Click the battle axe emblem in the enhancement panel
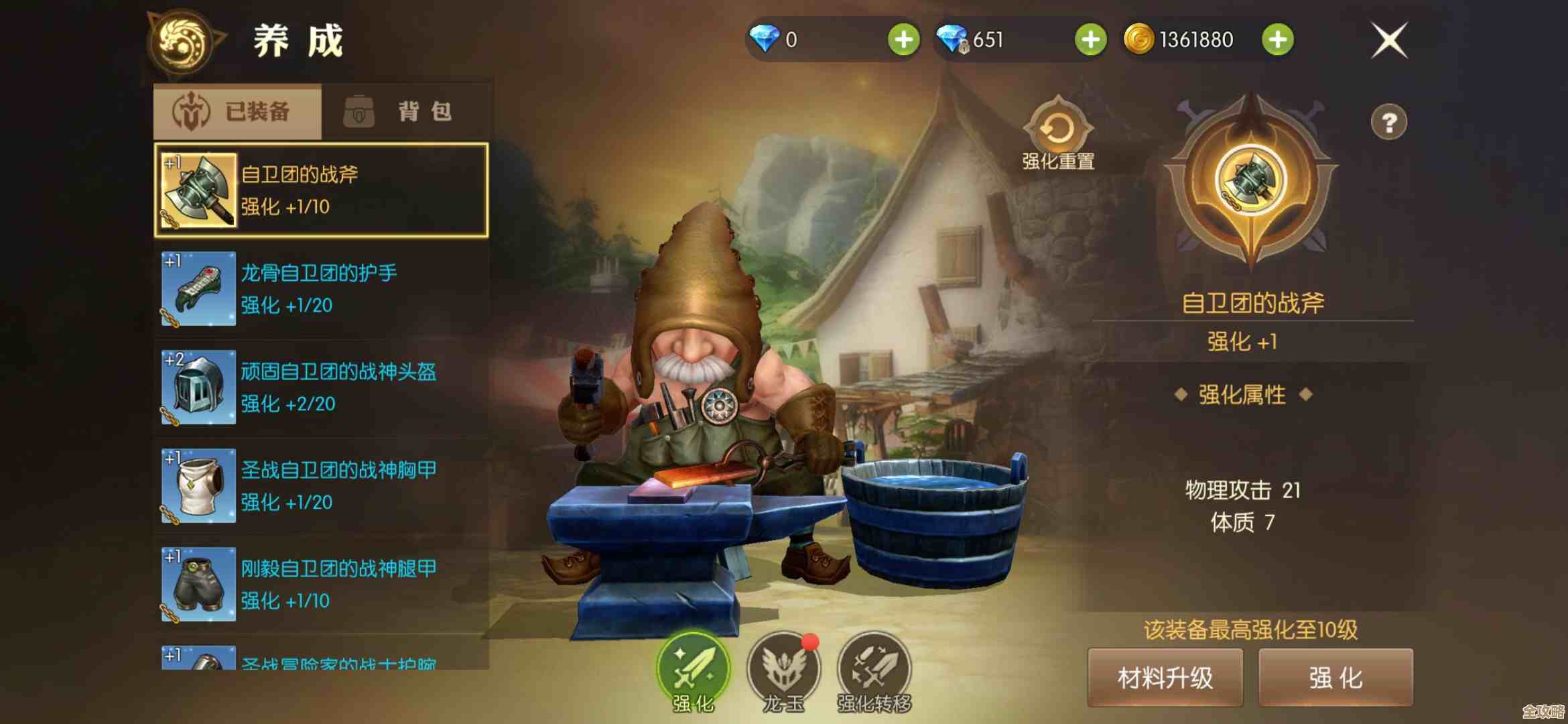 [1250, 180]
